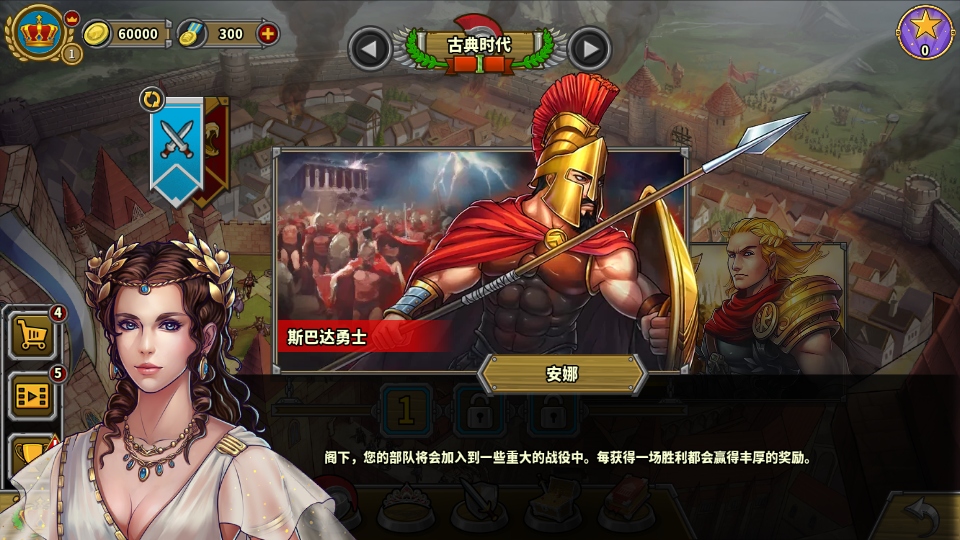Open the shopping cart store
This screenshot has height=540, width=960.
pos(33,335)
